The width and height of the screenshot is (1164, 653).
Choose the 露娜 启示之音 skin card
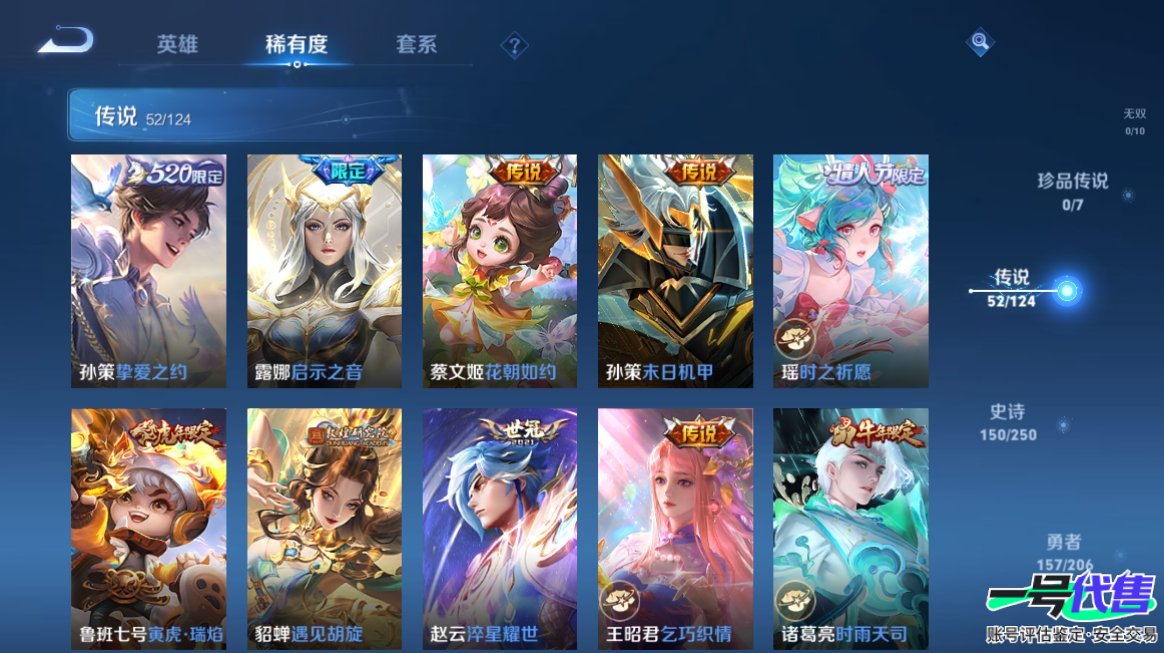pos(324,271)
